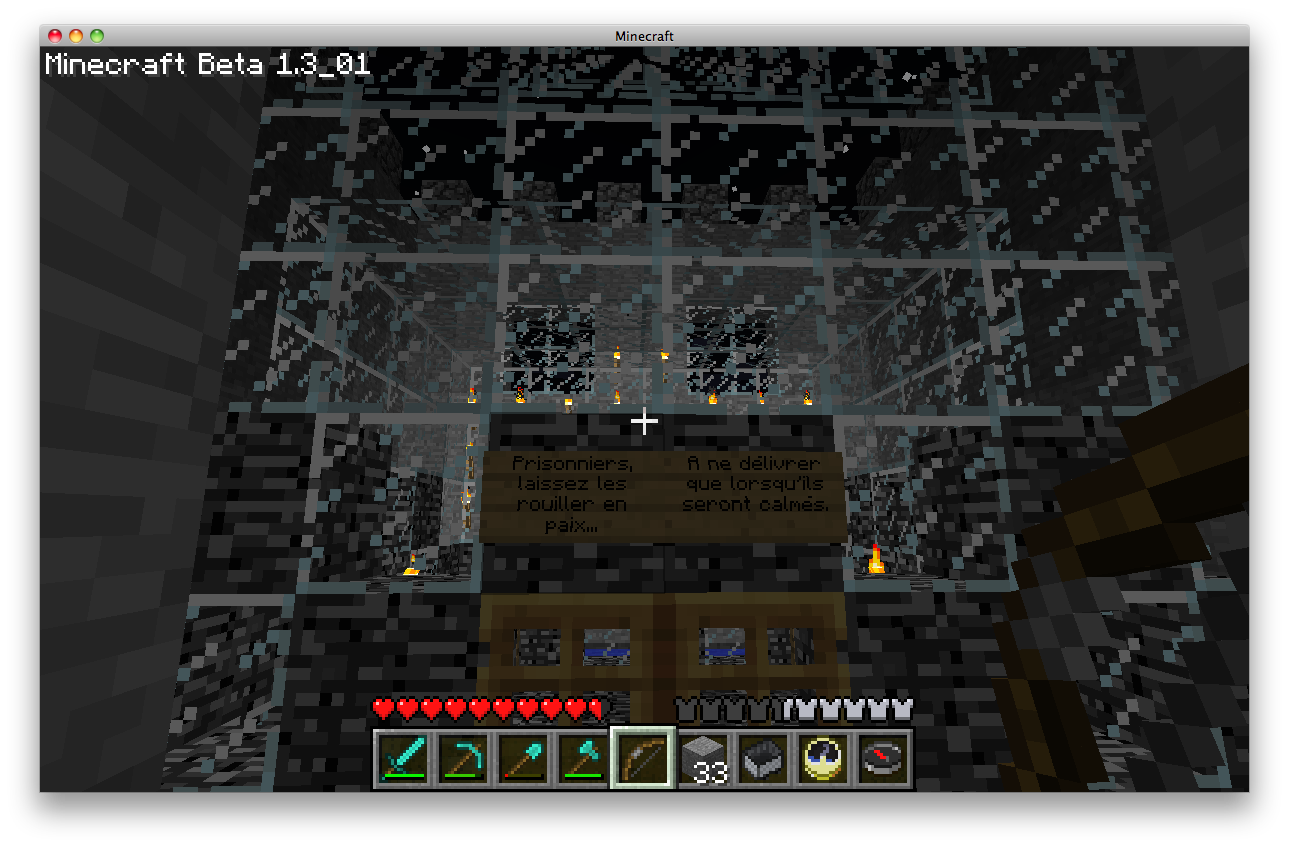
Task: Select the diamond pickaxe slot
Action: coord(462,759)
